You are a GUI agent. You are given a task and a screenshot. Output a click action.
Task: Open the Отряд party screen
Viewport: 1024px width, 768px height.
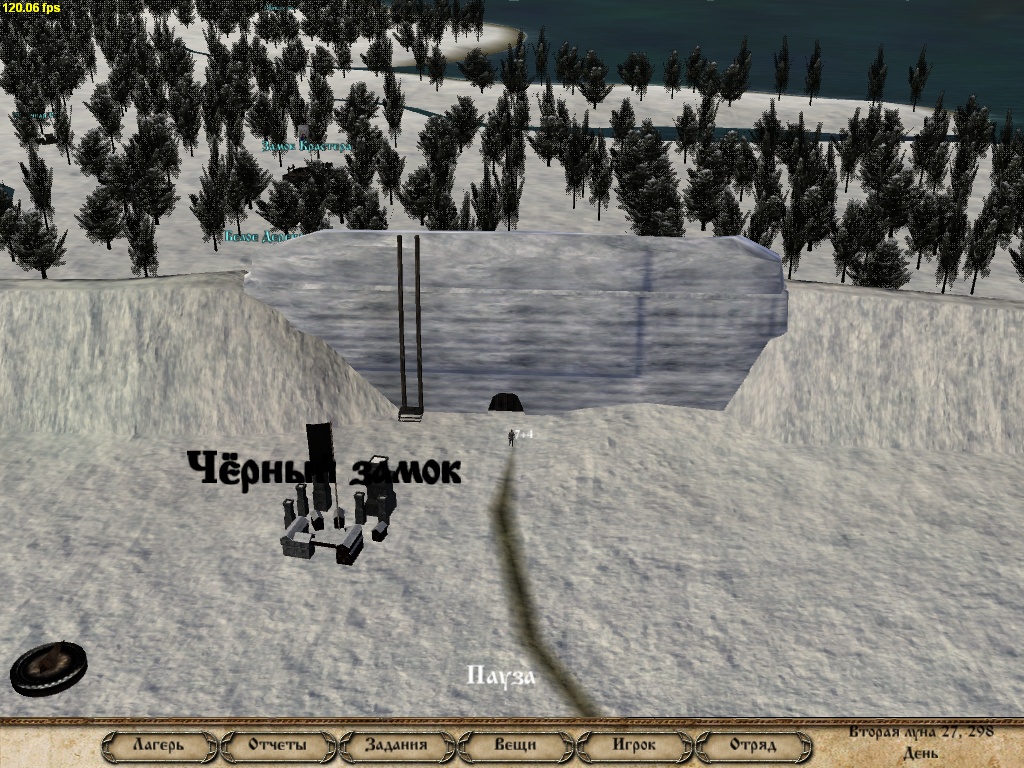tap(753, 745)
